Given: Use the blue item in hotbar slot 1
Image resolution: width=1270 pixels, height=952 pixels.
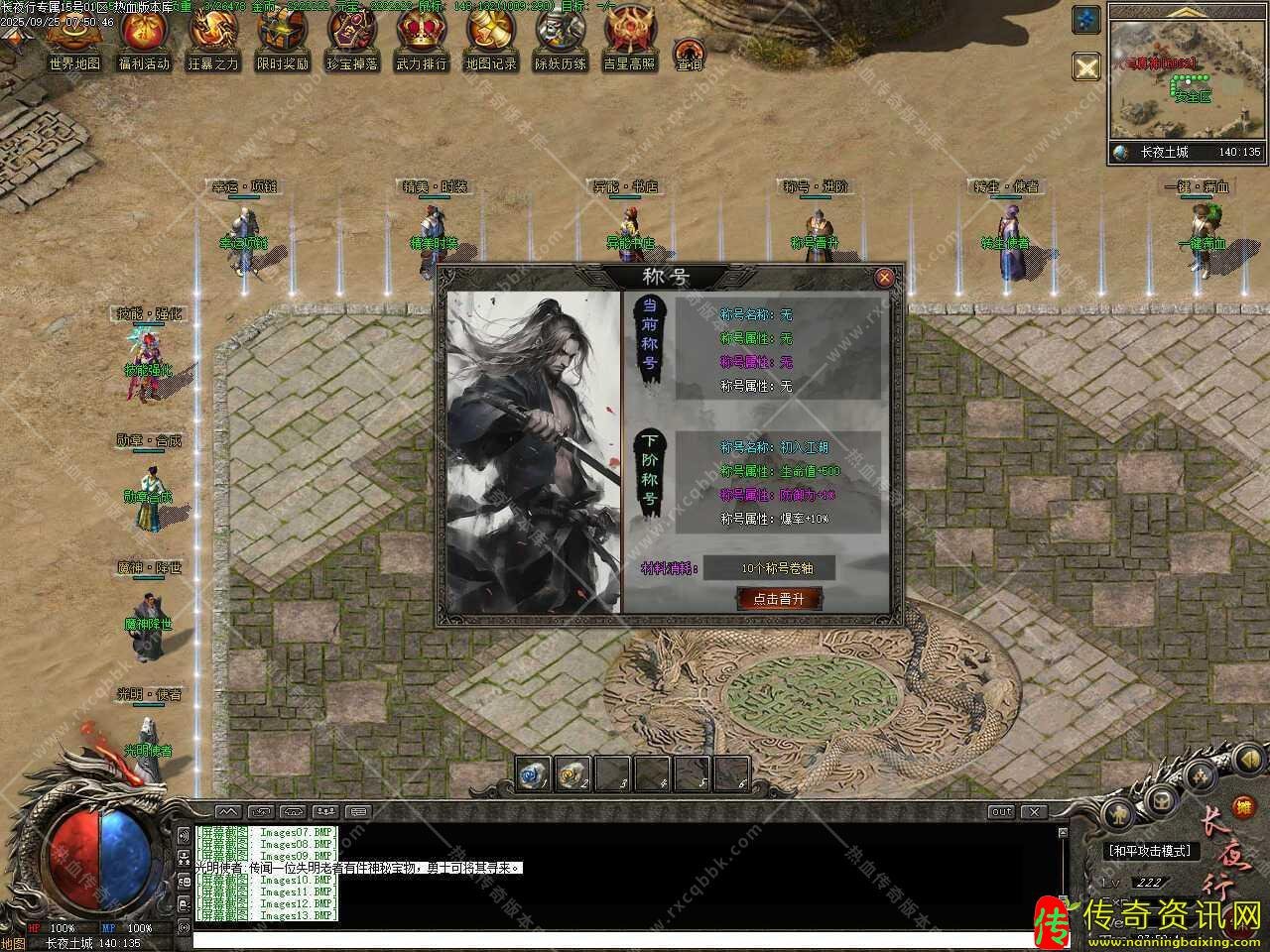Looking at the screenshot, I should [x=534, y=773].
